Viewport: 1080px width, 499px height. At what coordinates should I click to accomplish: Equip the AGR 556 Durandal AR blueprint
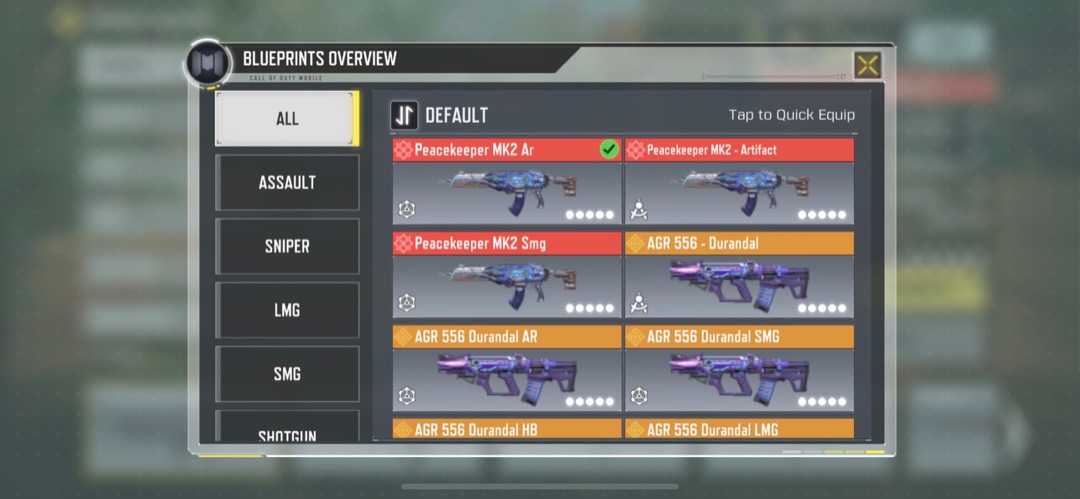pos(506,368)
